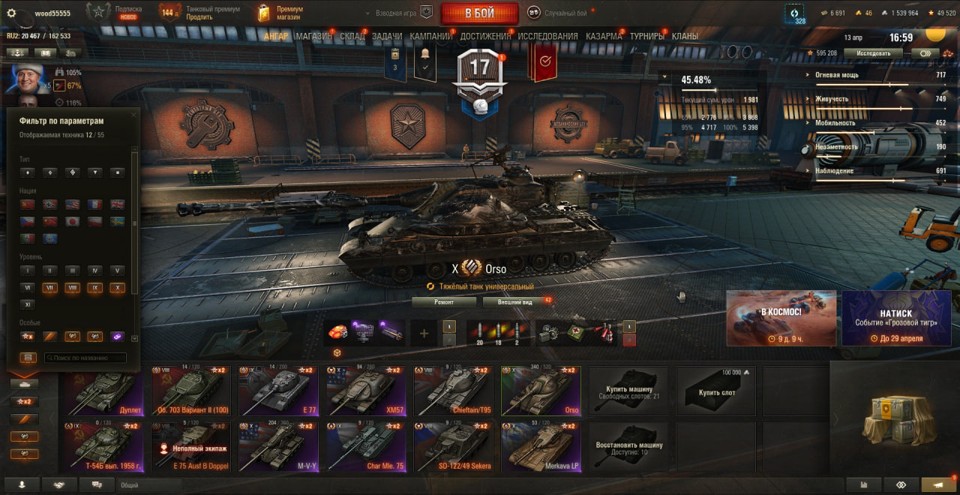Toggle the tier VIII level filter

(x=72, y=287)
